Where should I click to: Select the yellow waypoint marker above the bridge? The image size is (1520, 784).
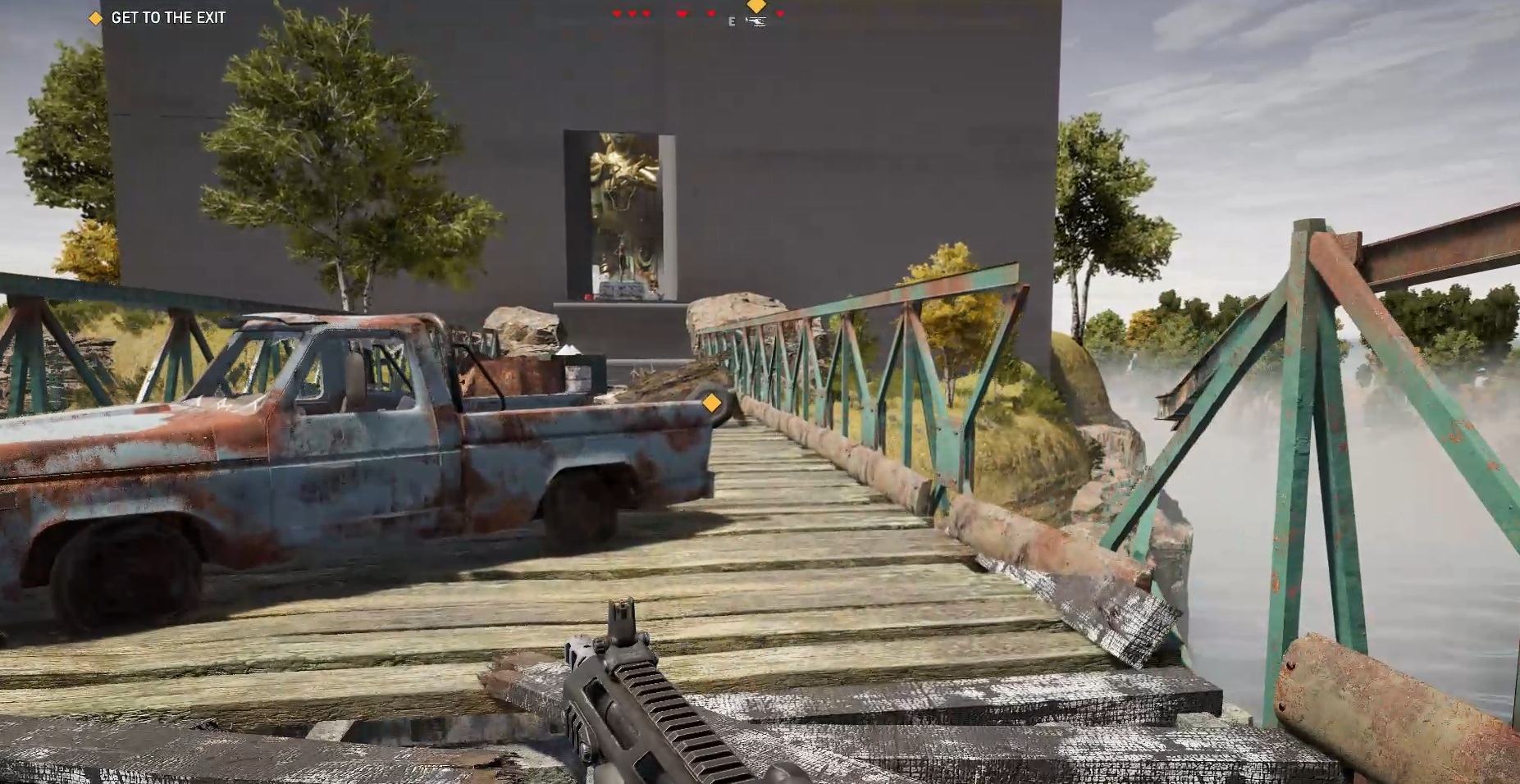pos(711,403)
